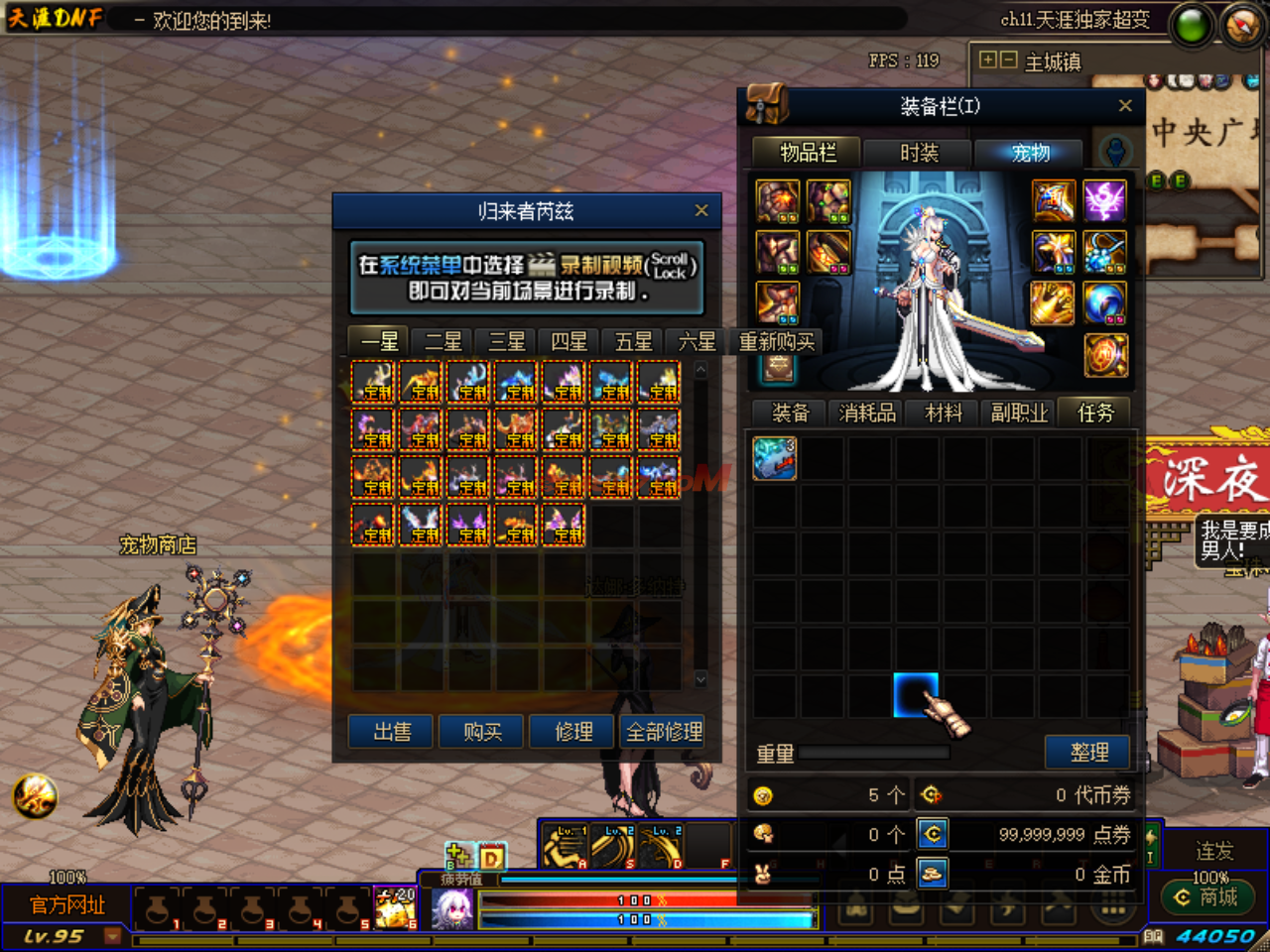Image resolution: width=1270 pixels, height=952 pixels.
Task: Click the 购买 buy button
Action: pyautogui.click(x=482, y=732)
